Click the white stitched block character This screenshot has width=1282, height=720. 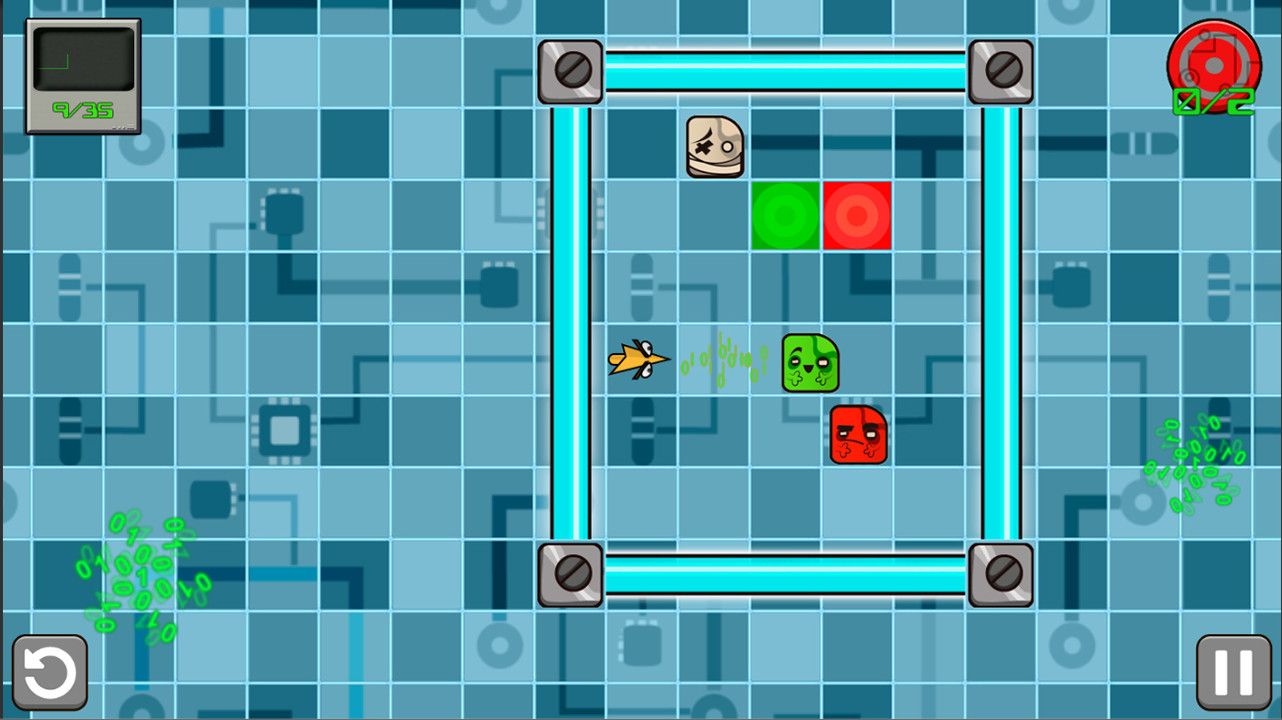[713, 148]
